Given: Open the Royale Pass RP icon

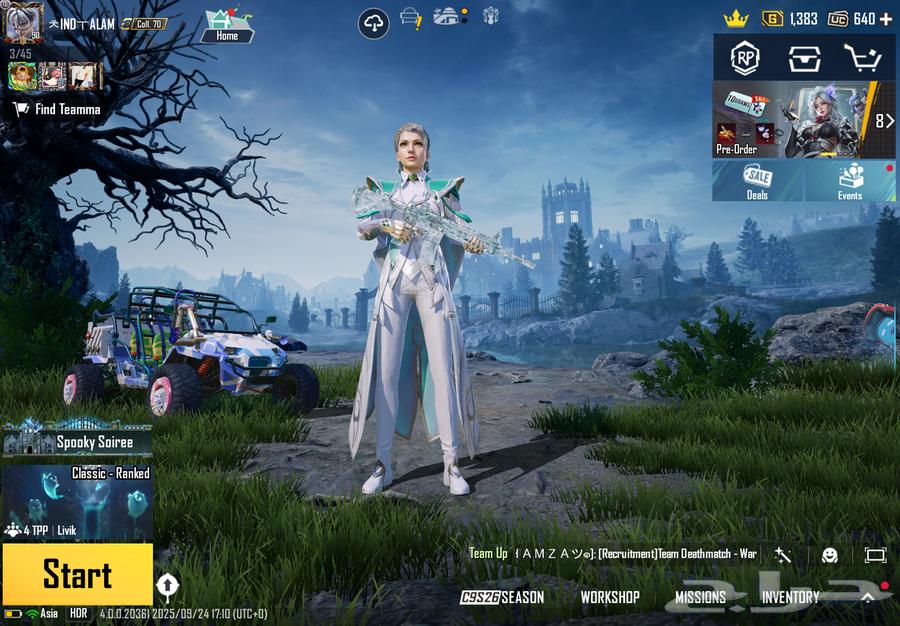Looking at the screenshot, I should click(745, 59).
